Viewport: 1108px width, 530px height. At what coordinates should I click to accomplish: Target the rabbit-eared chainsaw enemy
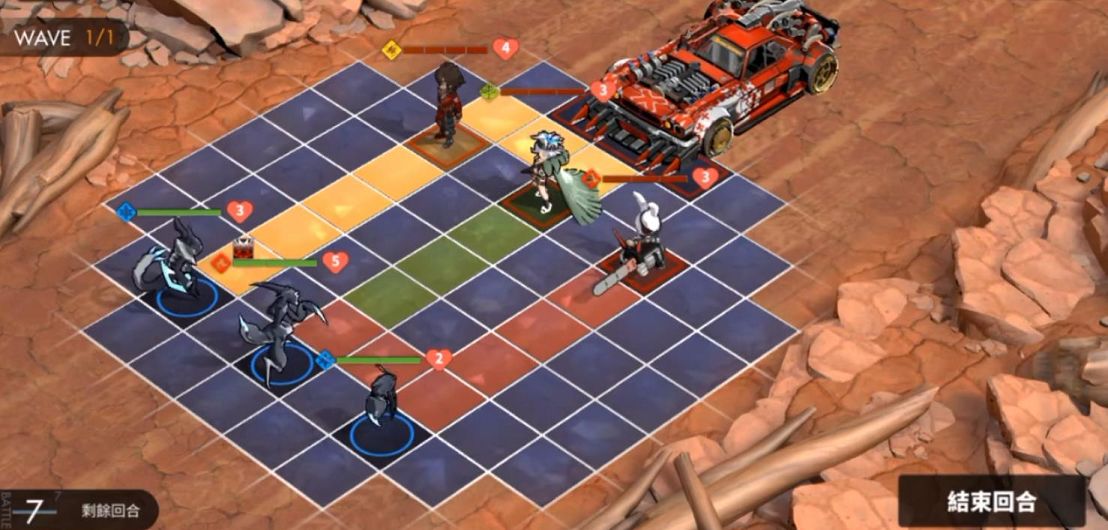634,243
